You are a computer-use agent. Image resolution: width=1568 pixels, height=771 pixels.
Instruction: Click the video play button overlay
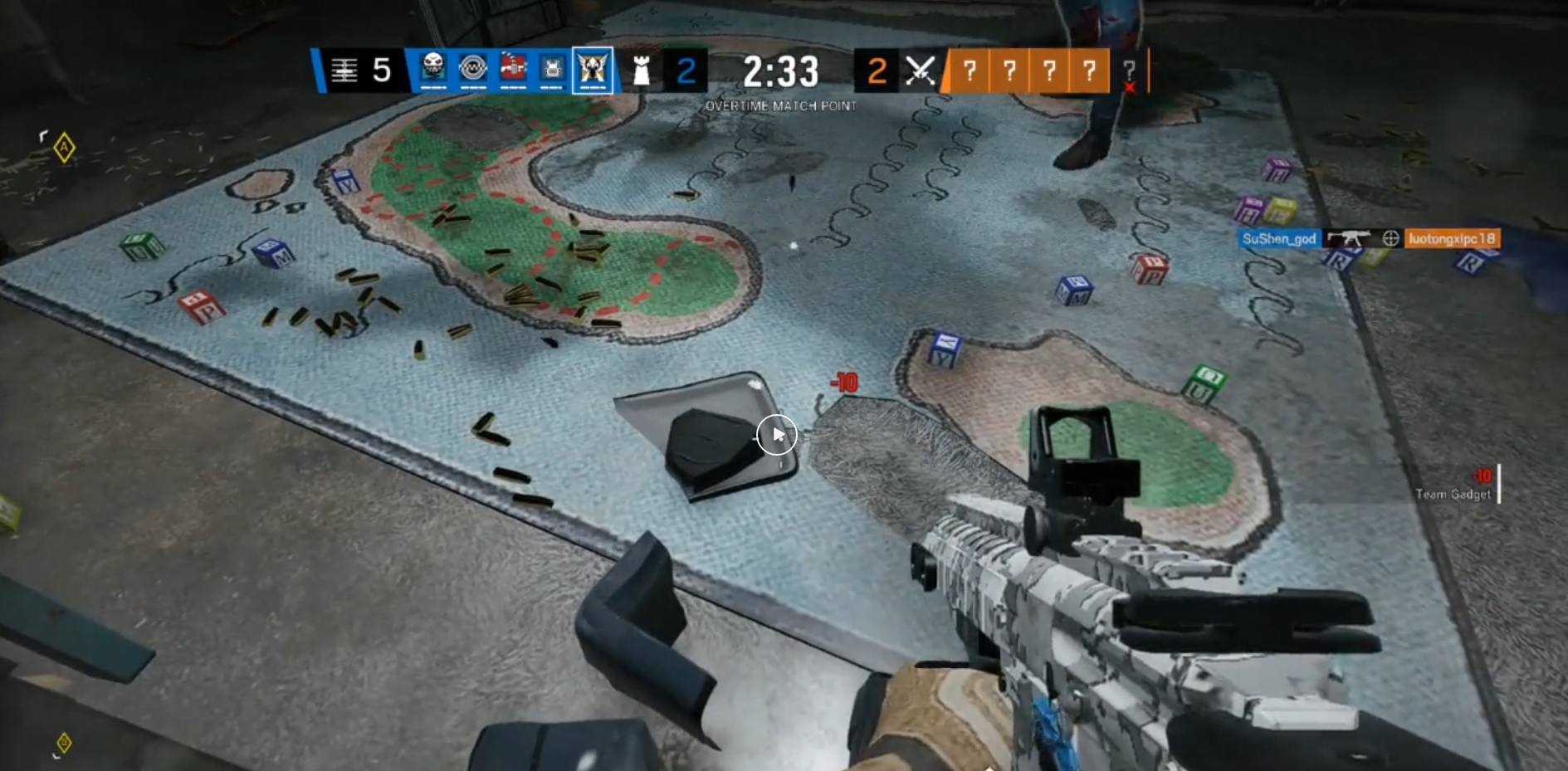pyautogui.click(x=777, y=435)
